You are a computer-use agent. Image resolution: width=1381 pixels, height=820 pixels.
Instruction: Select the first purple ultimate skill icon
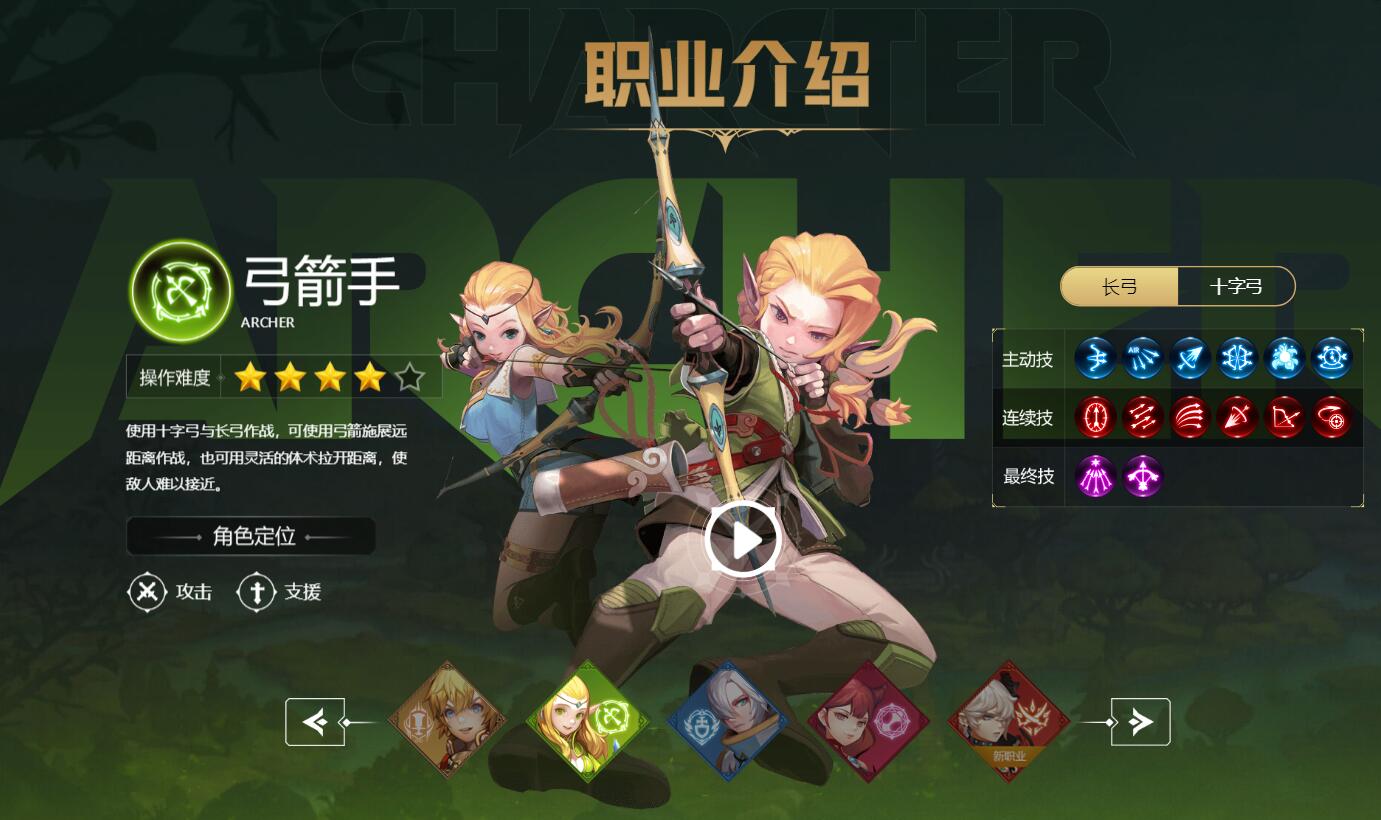tap(1095, 477)
